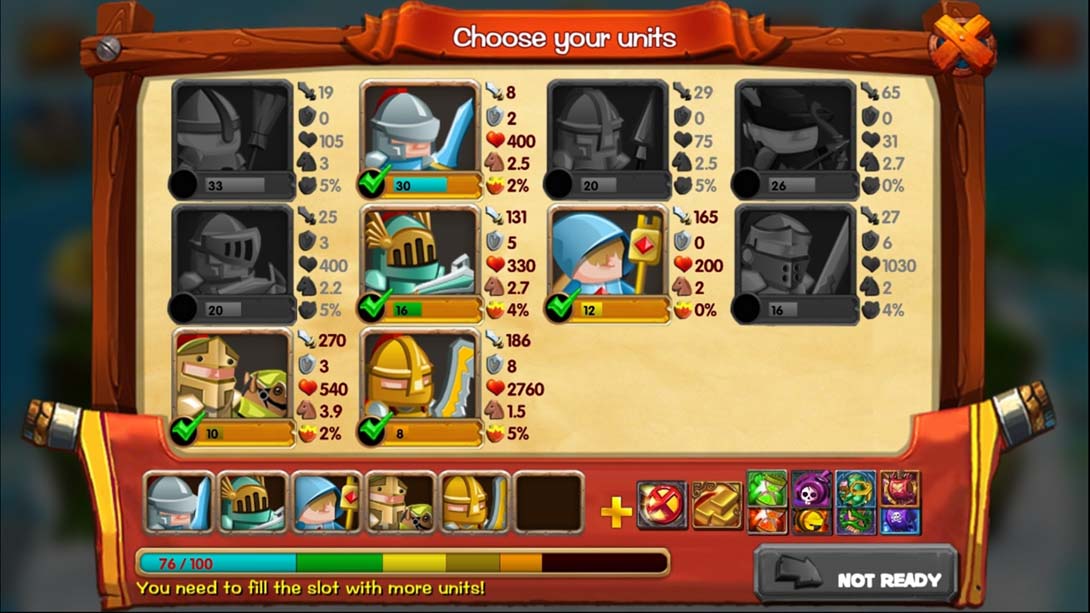Select the greyed-out spearman unit card
1090x613 pixels.
pyautogui.click(x=608, y=137)
